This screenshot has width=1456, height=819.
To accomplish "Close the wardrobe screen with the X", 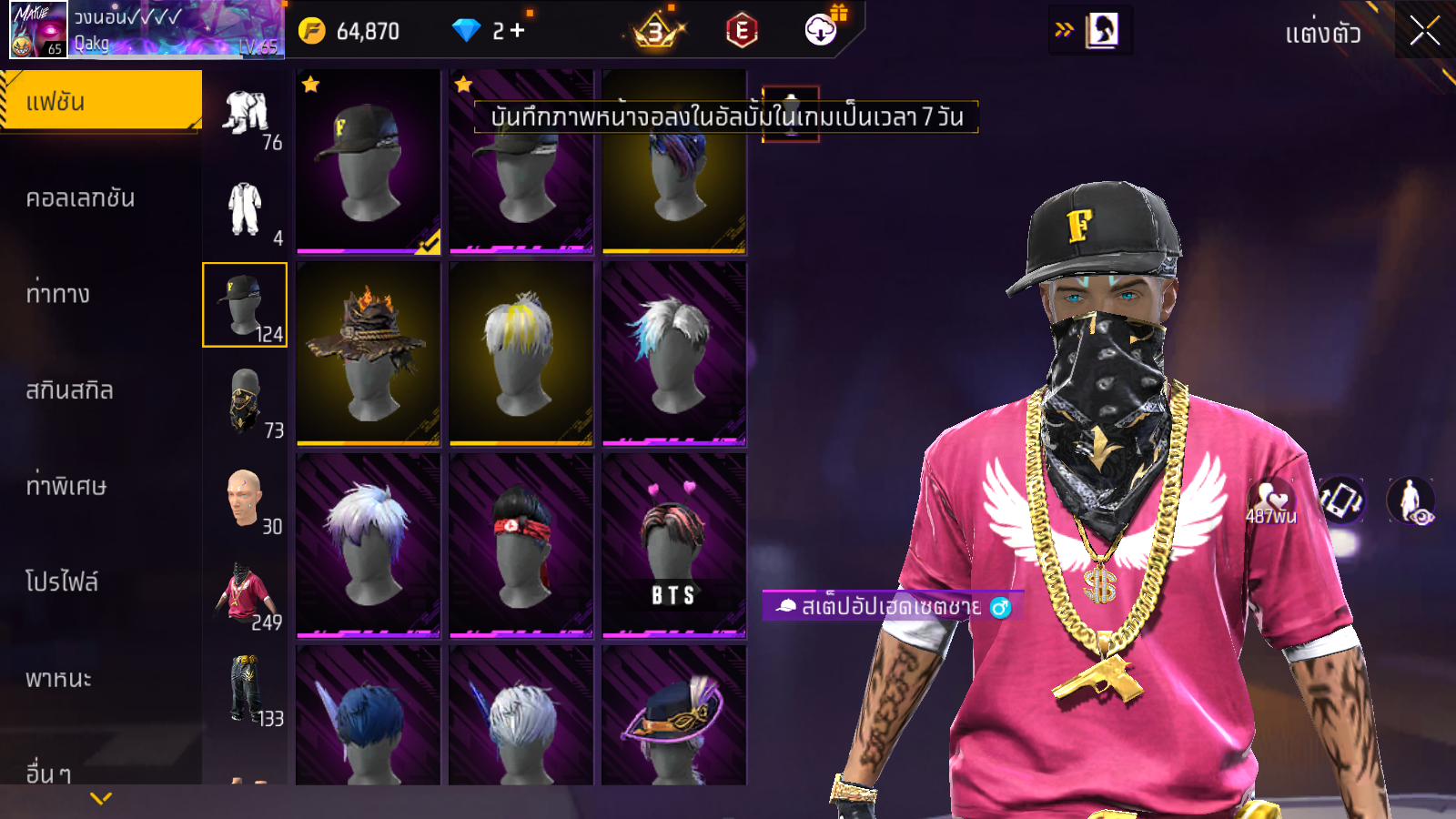I will 1424,32.
